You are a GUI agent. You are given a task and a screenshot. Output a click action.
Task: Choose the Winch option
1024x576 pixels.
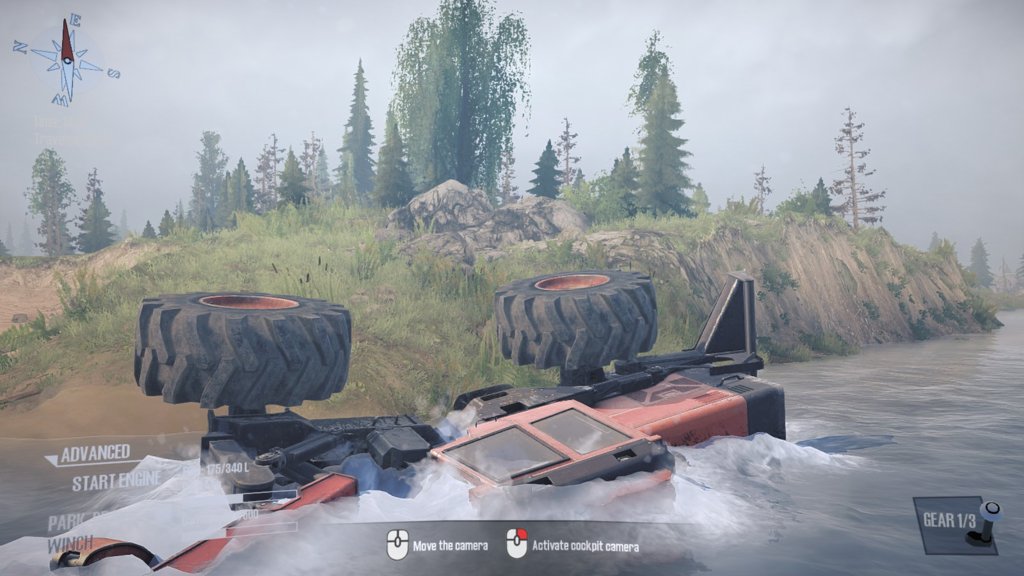pos(70,545)
